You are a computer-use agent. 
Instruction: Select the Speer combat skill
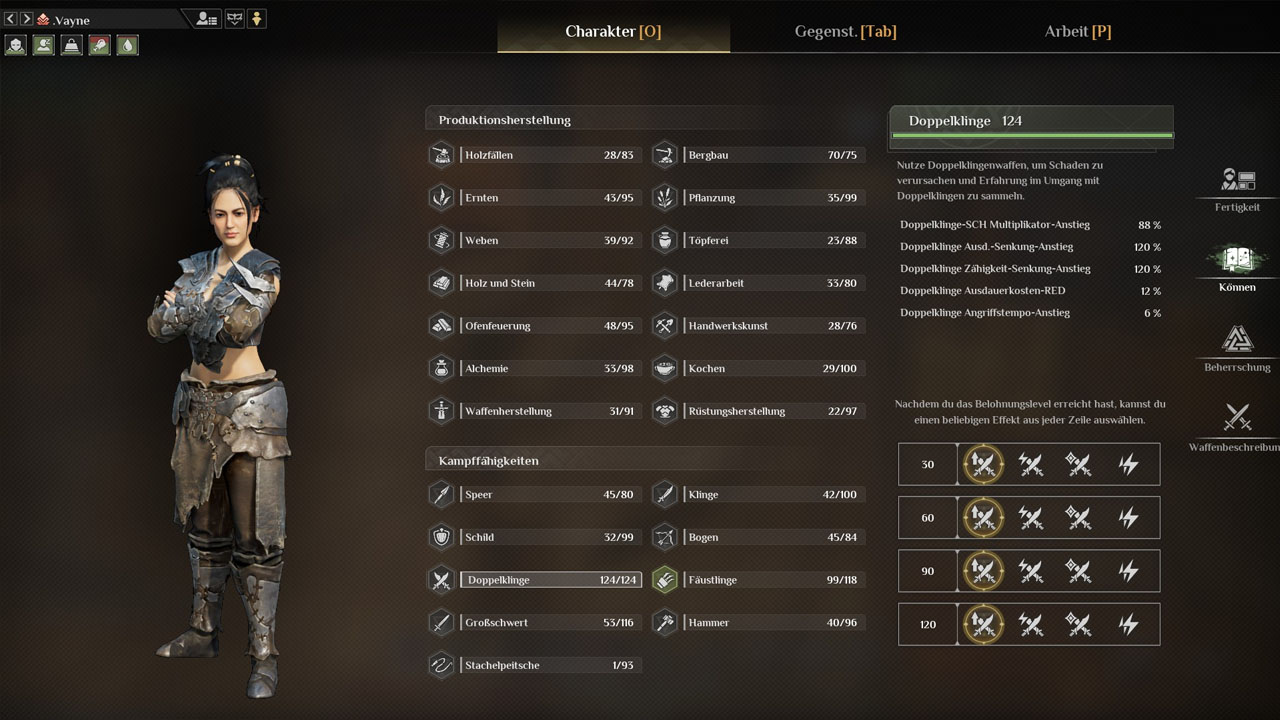tap(549, 494)
